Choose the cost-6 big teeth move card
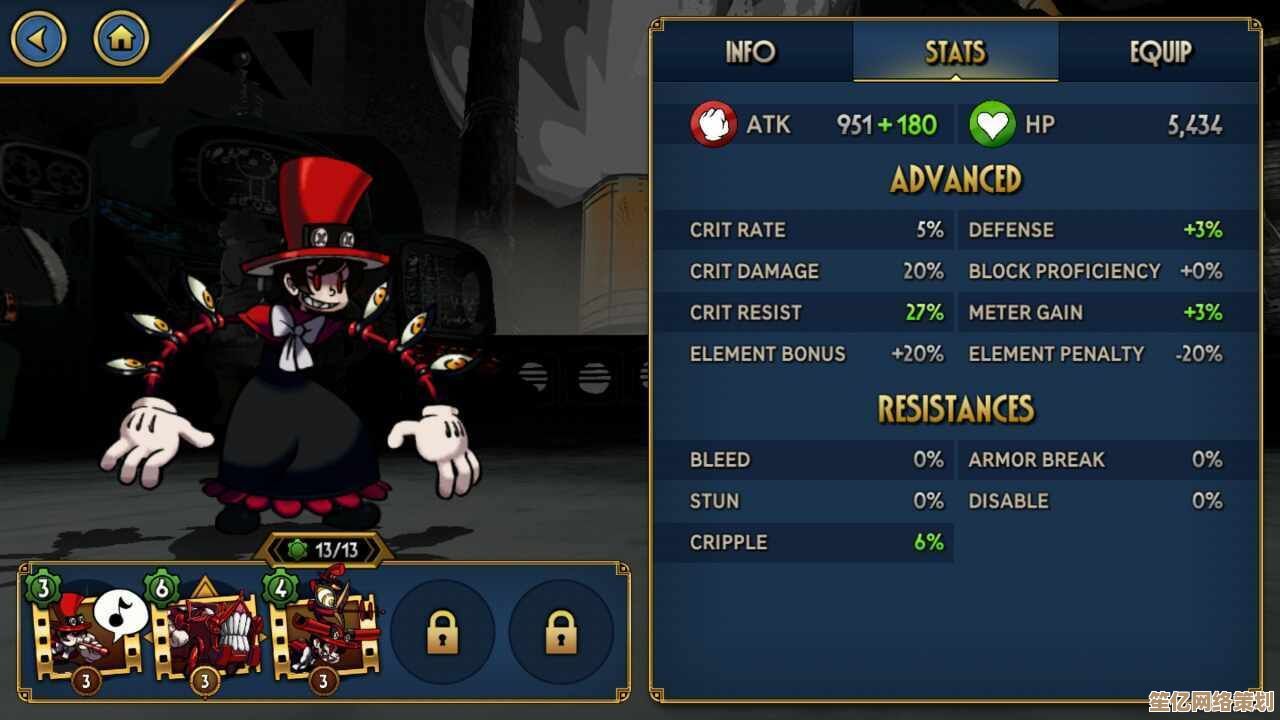1280x720 pixels. pos(208,632)
